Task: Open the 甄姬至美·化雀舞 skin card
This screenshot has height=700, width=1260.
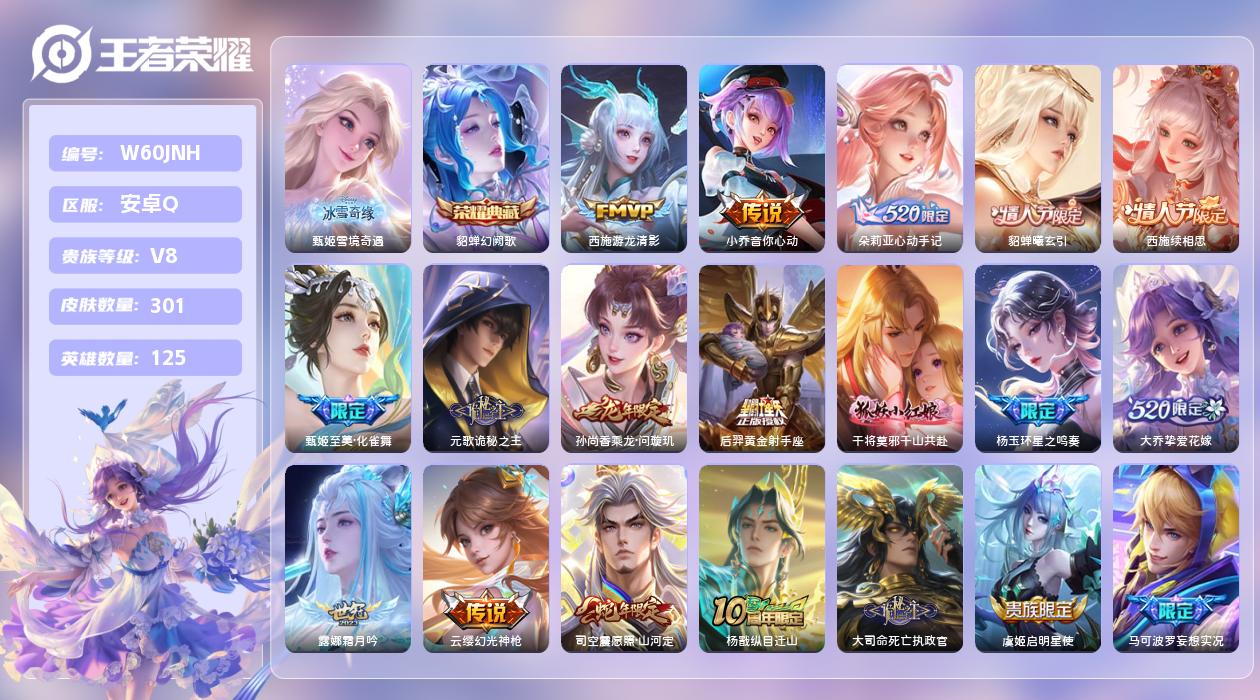Action: pos(348,358)
